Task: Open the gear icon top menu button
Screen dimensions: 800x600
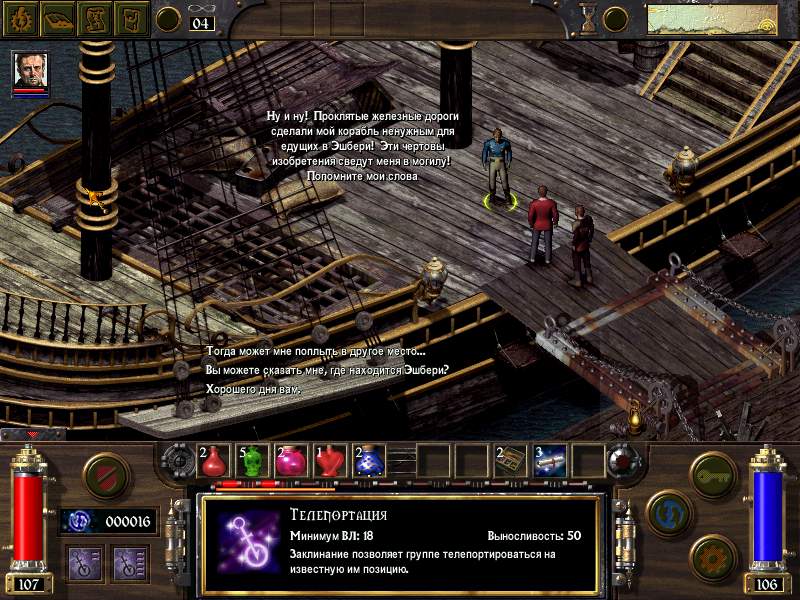Action: tap(21, 17)
